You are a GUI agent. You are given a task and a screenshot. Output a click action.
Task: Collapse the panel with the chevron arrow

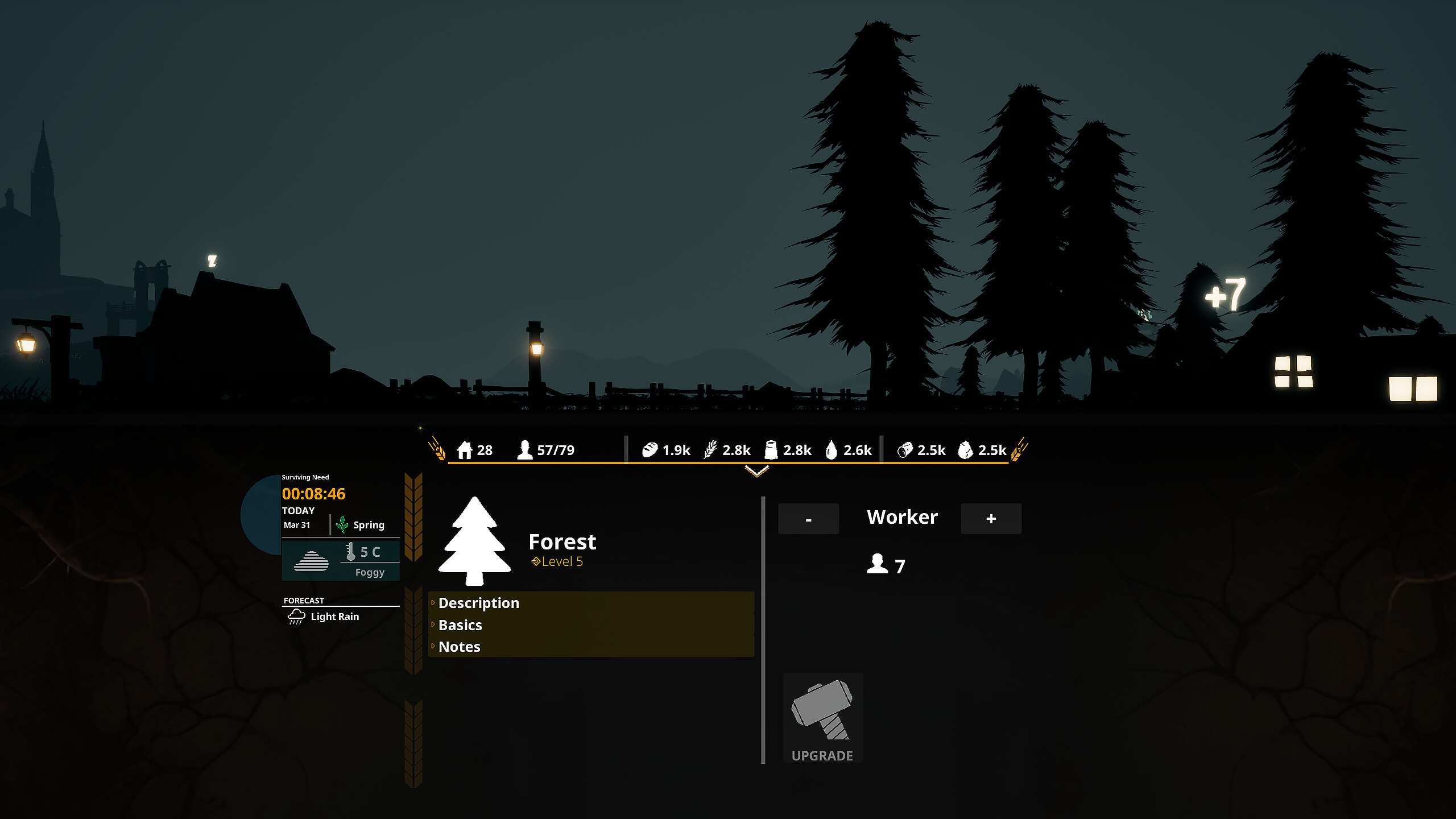pos(756,471)
